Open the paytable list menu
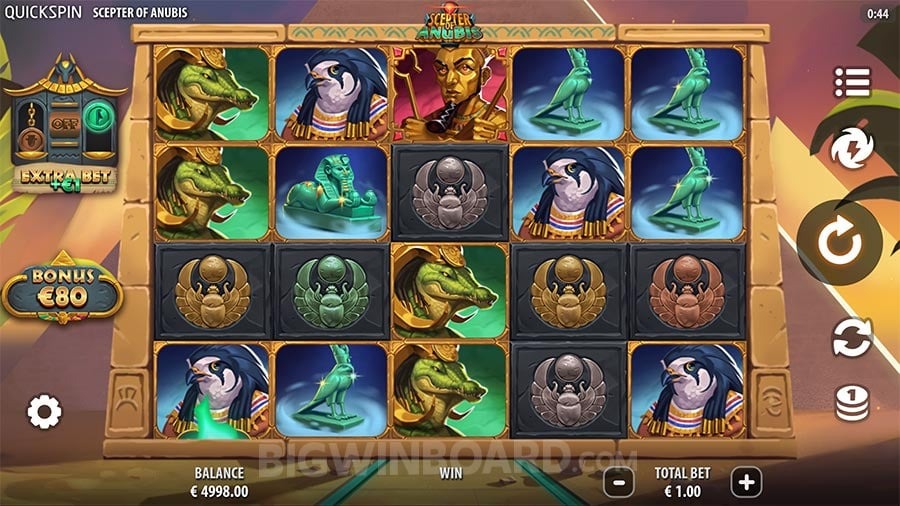The width and height of the screenshot is (900, 506). click(x=852, y=82)
